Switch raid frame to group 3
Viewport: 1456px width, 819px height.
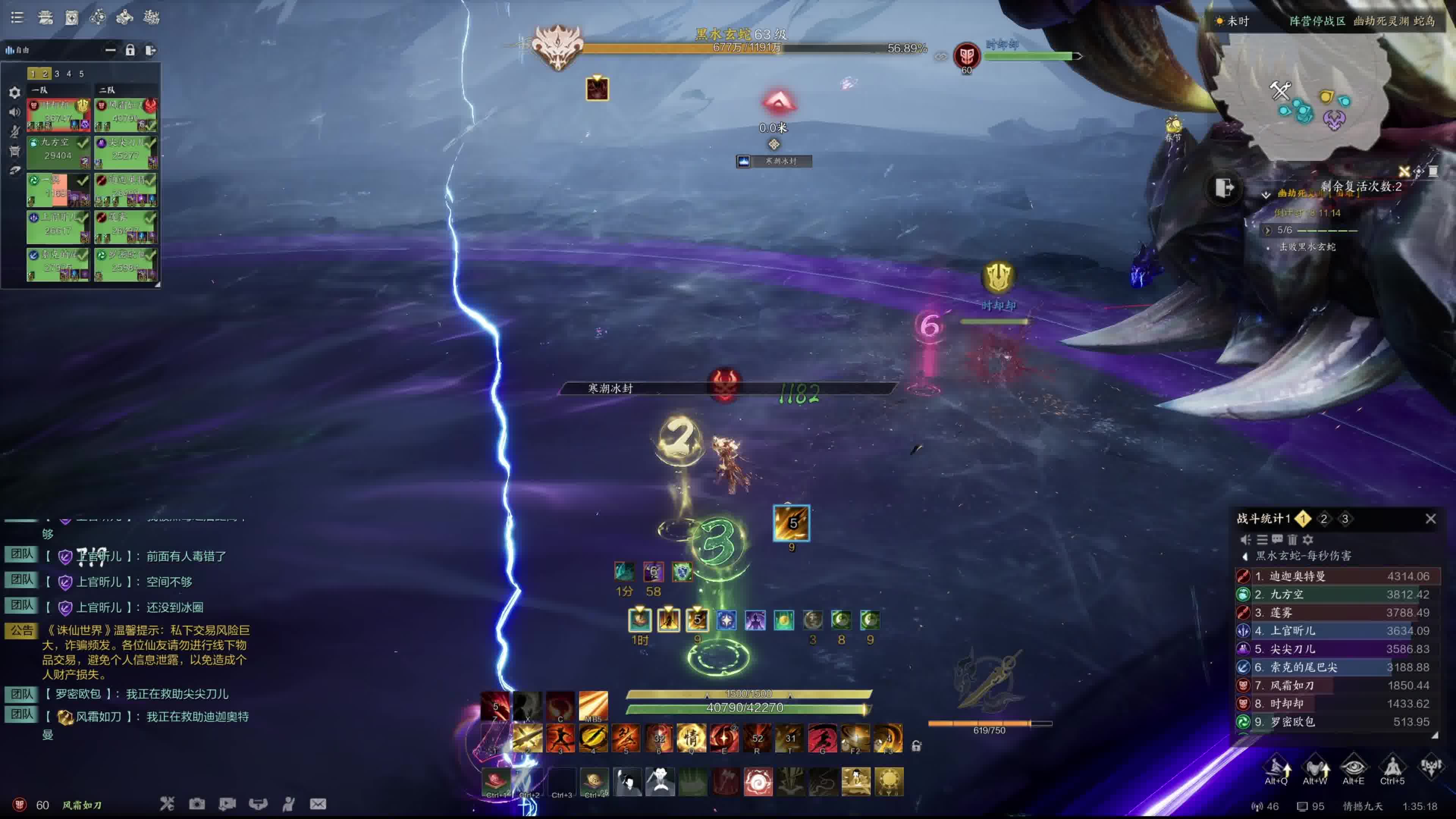(56, 74)
